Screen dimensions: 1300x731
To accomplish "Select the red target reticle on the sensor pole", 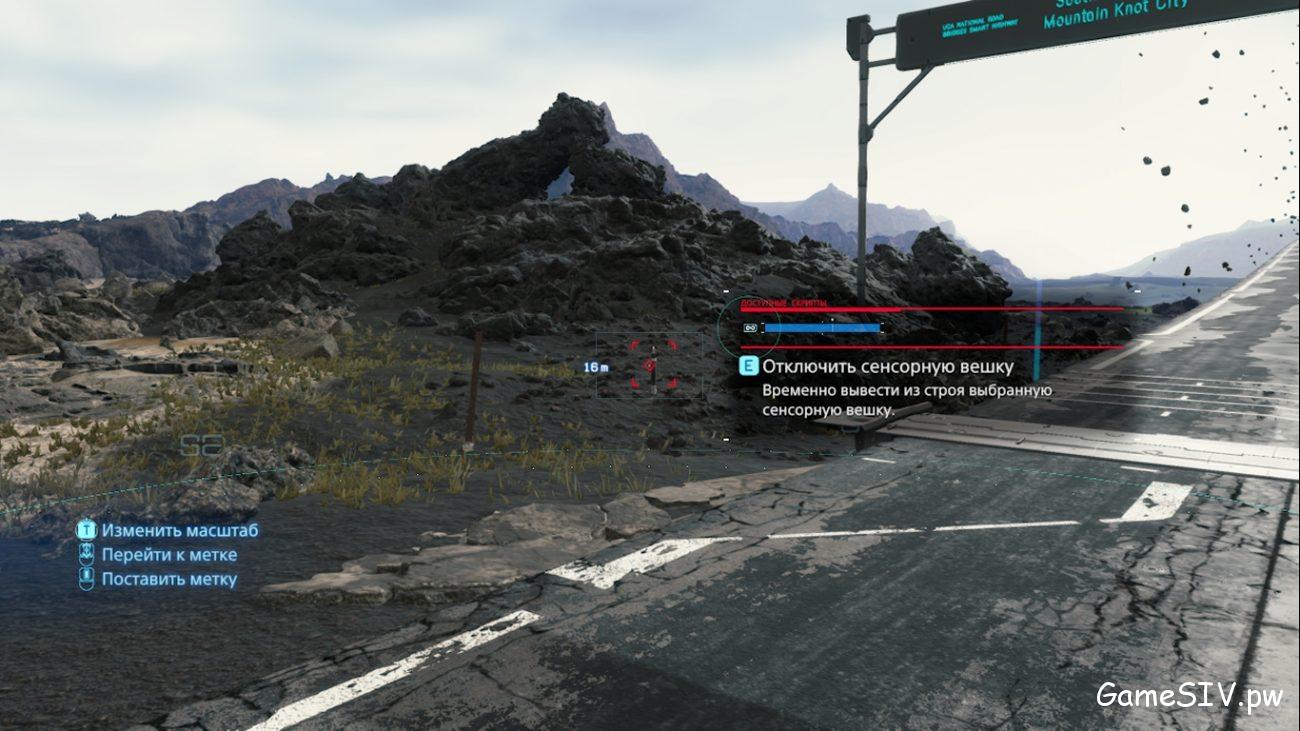I will click(650, 366).
